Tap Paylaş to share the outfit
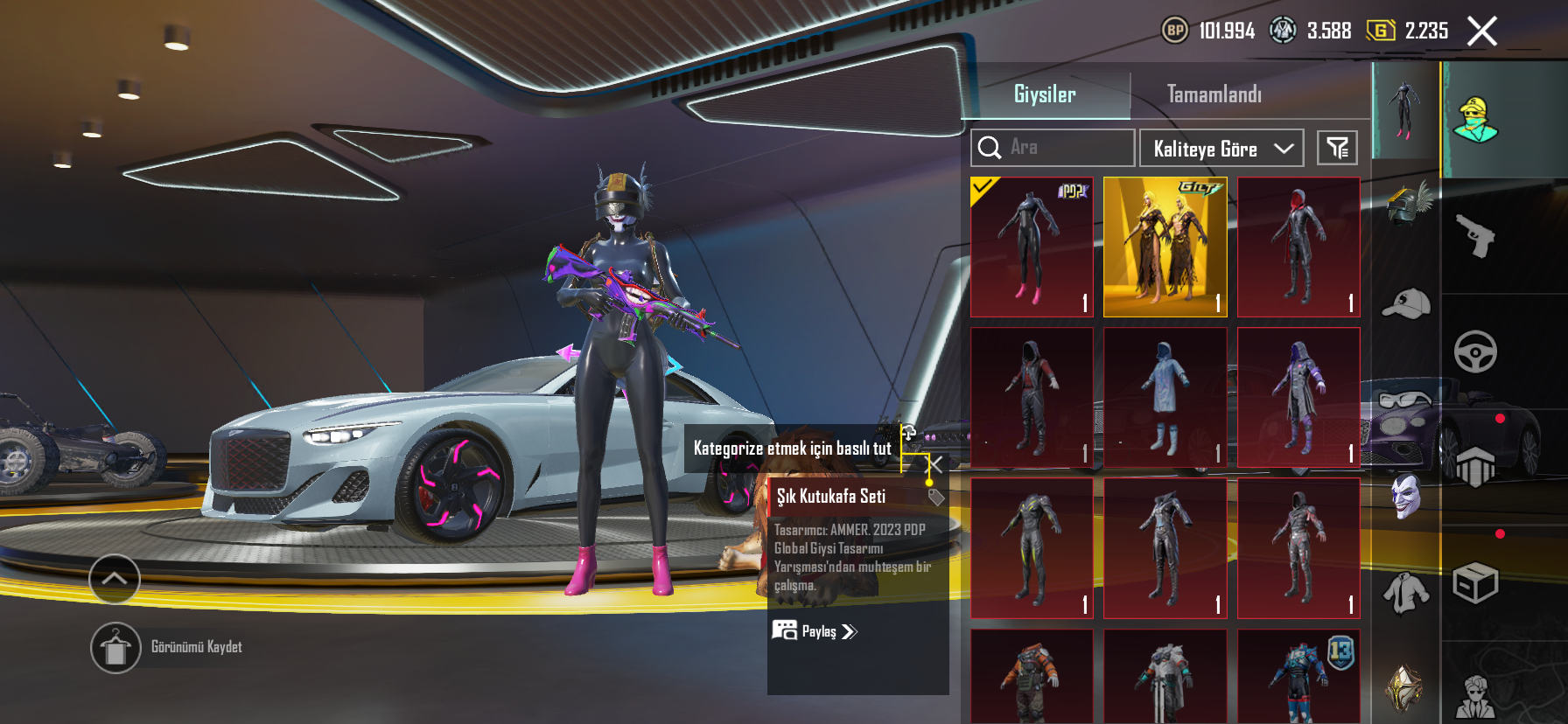Screen dimensions: 1568x724 point(815,630)
